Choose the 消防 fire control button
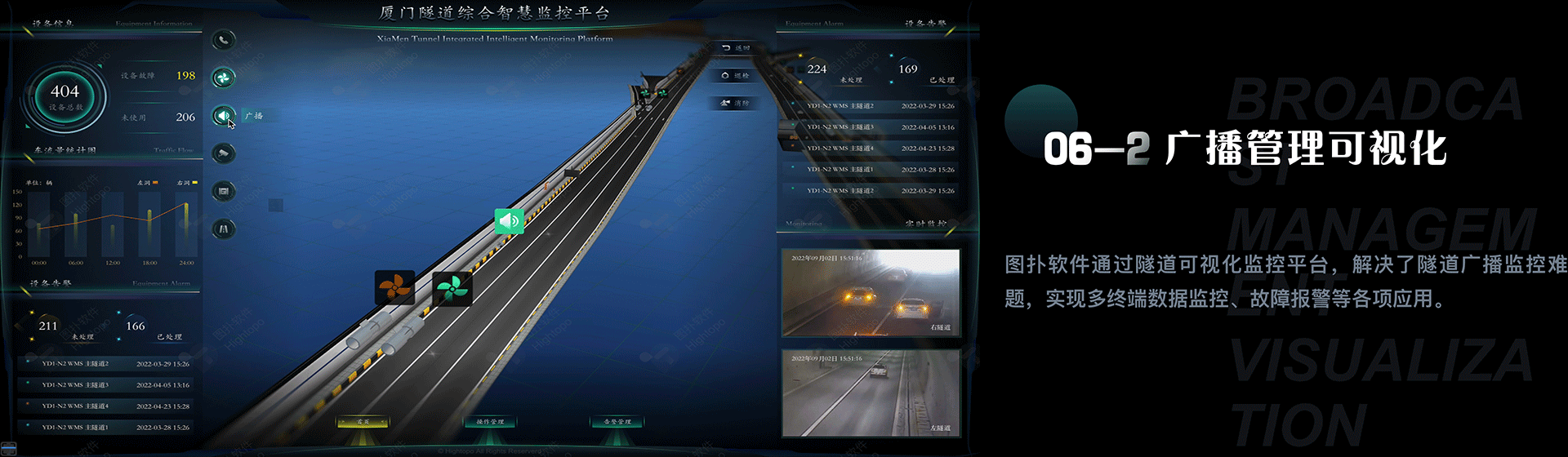1568x457 pixels. pos(736,104)
